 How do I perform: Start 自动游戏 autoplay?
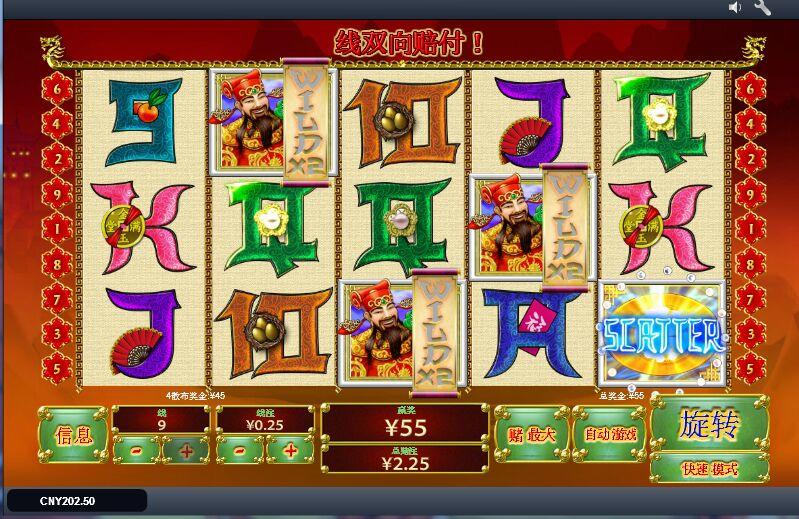click(x=609, y=435)
